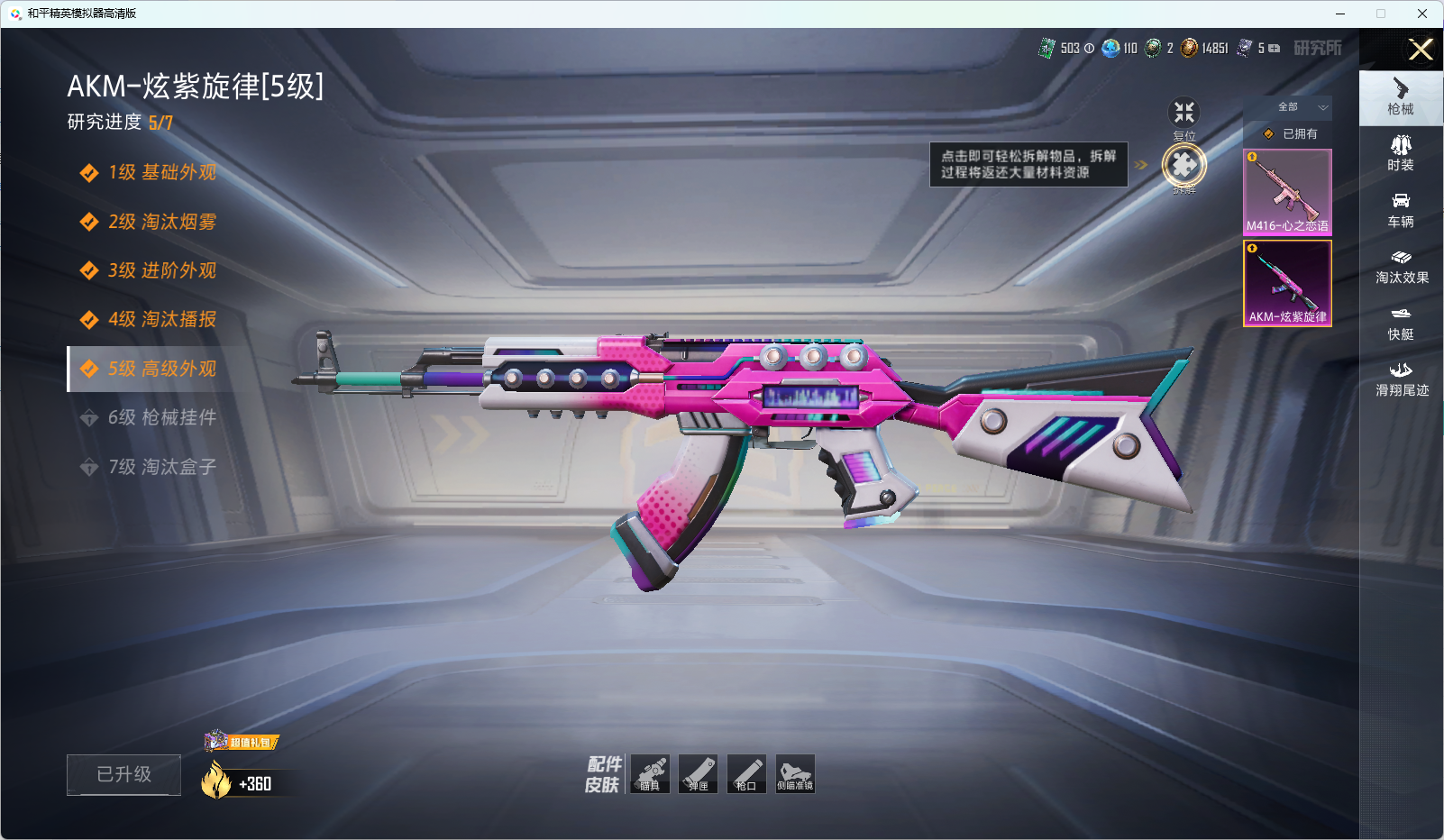Open the 时装 outfits category
Screen dimensions: 1444x840
pos(1401,153)
